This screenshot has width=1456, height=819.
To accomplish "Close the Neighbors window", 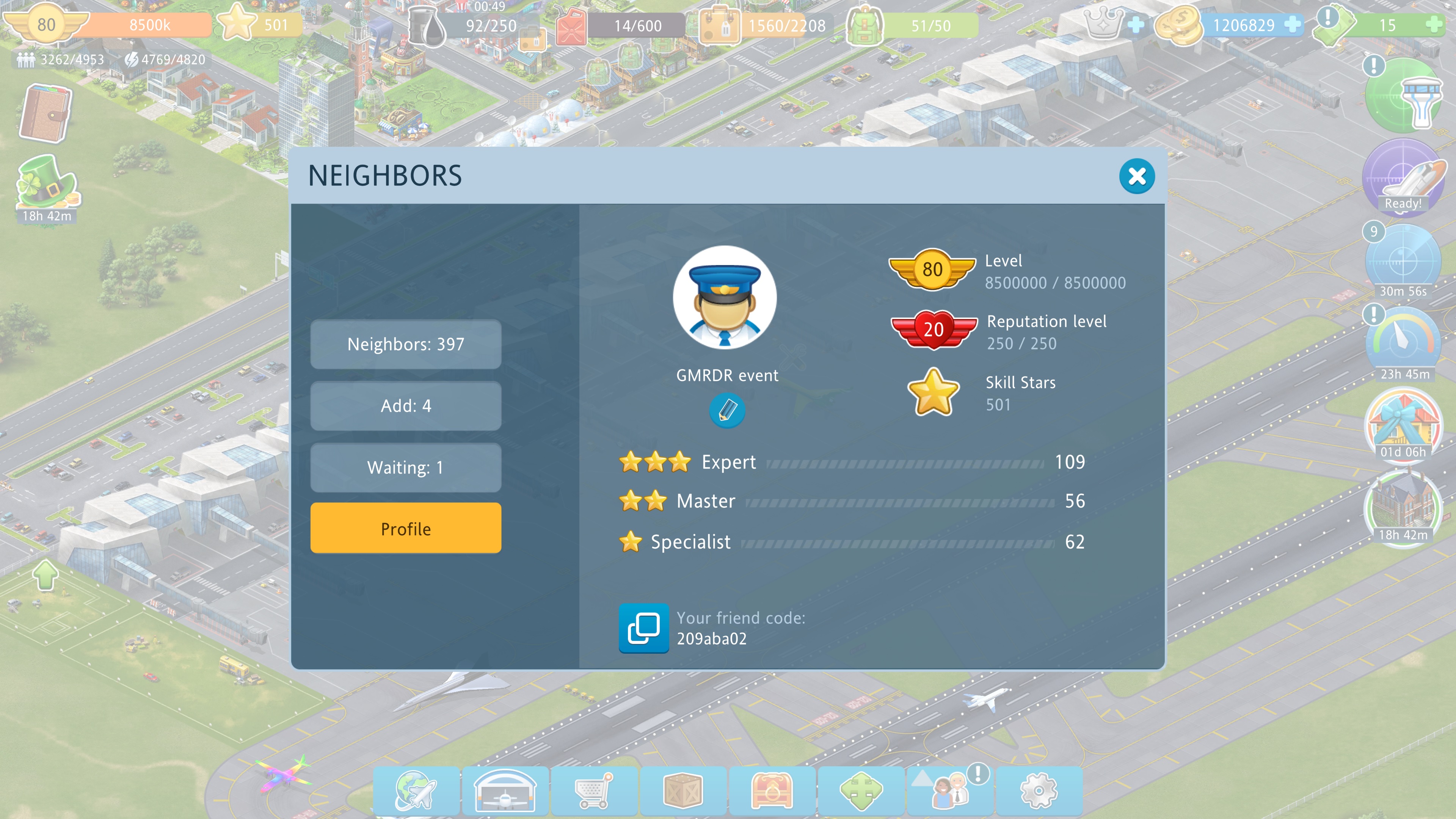I will click(x=1137, y=176).
